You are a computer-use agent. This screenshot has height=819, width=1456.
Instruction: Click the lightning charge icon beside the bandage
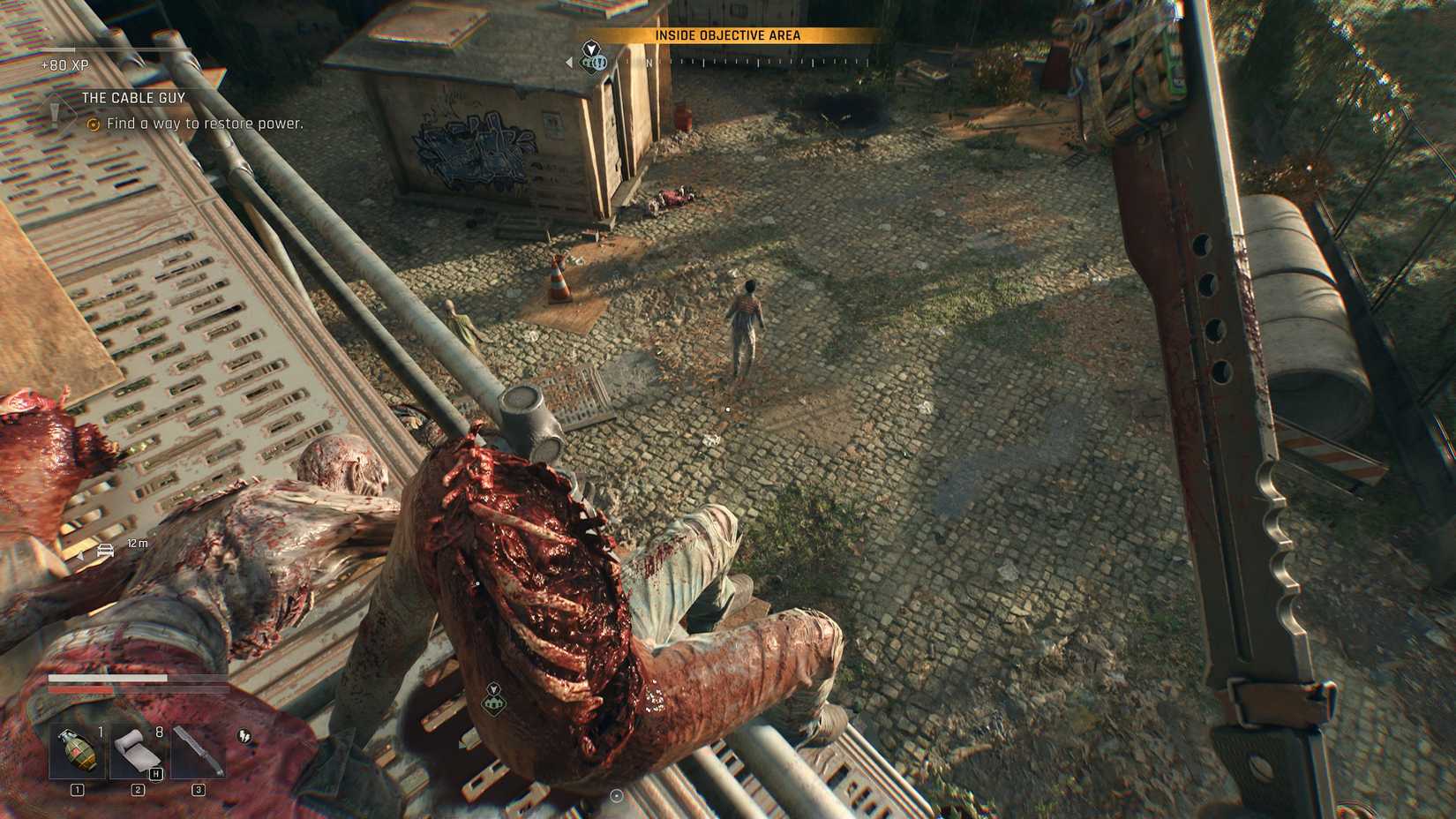tap(244, 737)
